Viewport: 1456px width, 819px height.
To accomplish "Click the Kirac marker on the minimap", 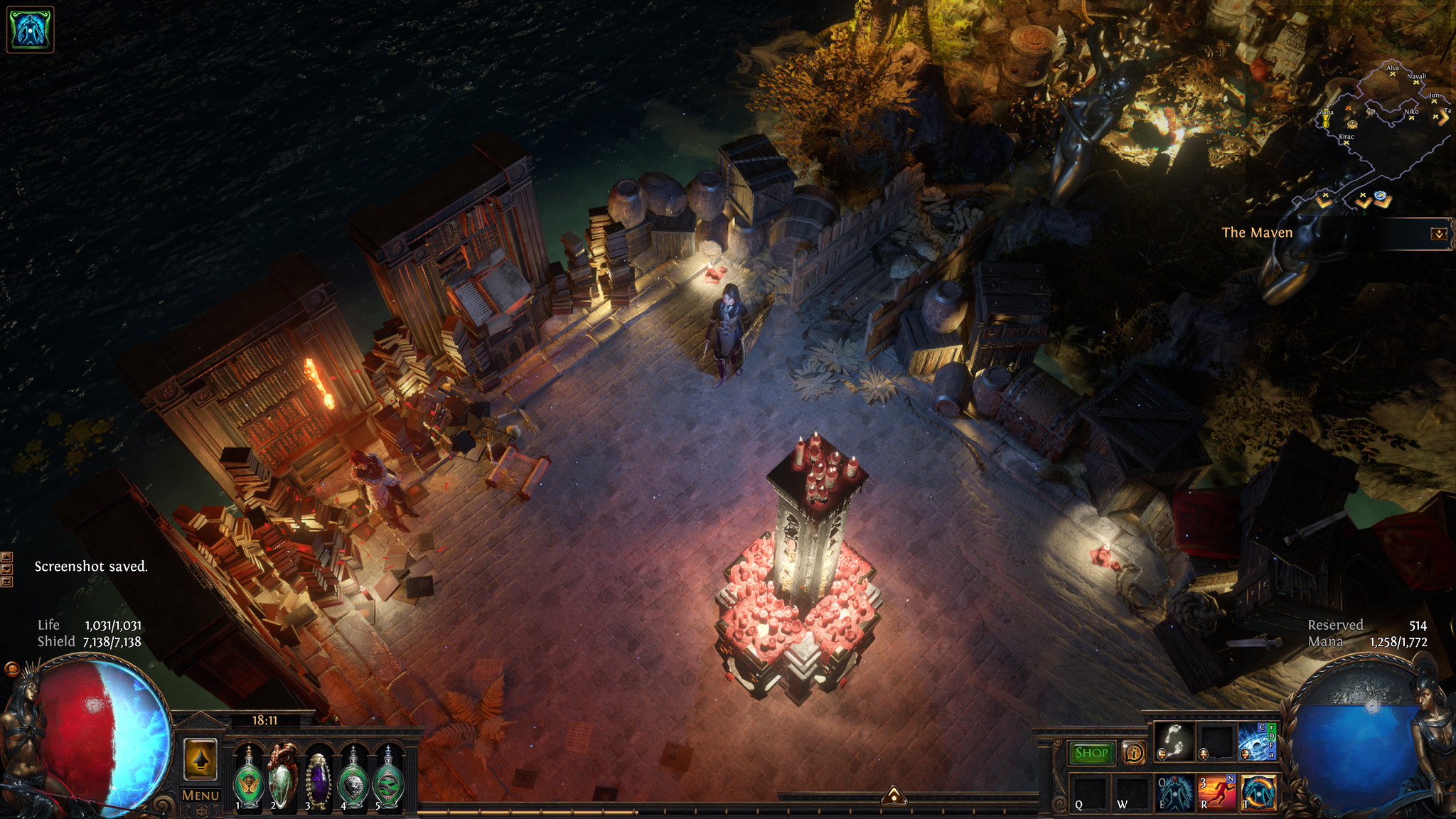I will [x=1346, y=142].
